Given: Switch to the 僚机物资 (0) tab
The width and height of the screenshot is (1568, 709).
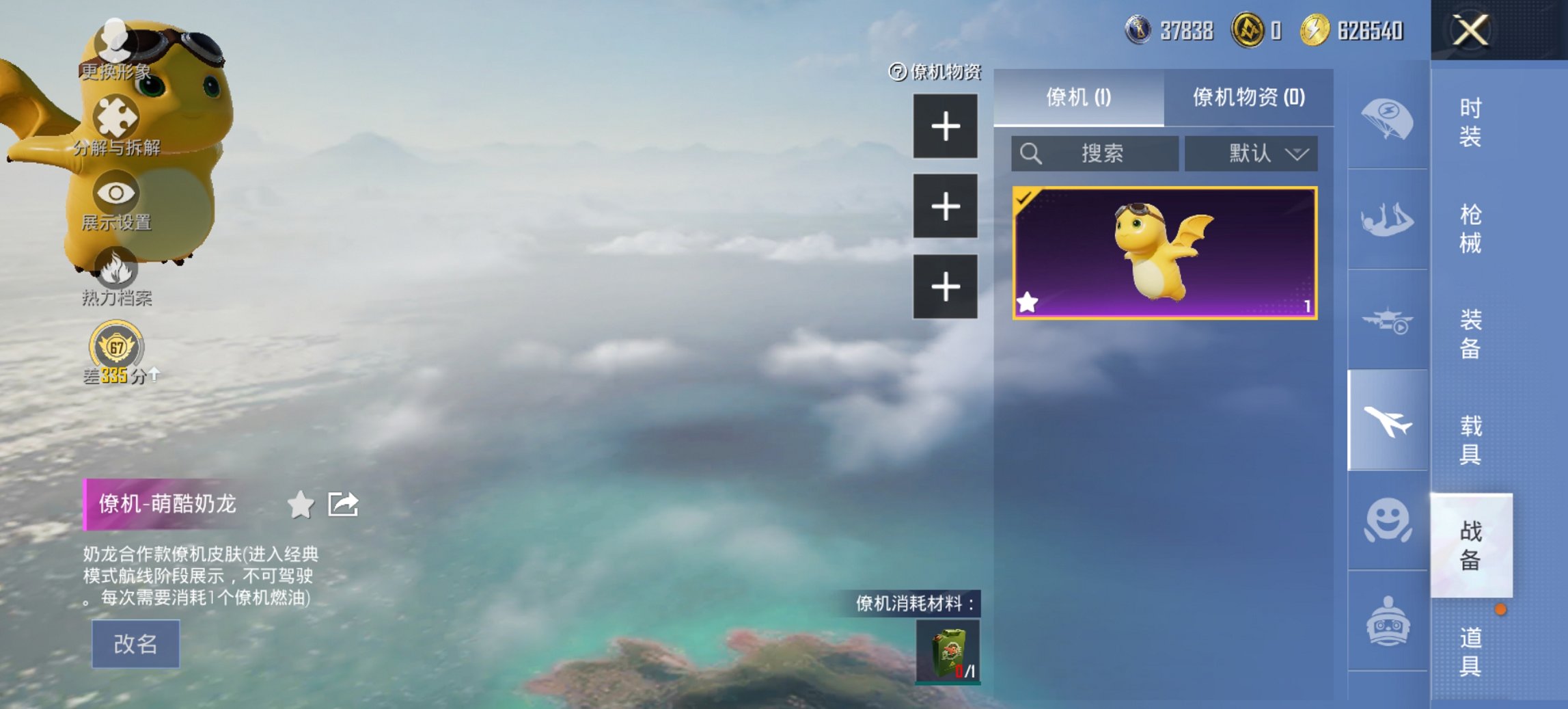Looking at the screenshot, I should coord(1250,99).
